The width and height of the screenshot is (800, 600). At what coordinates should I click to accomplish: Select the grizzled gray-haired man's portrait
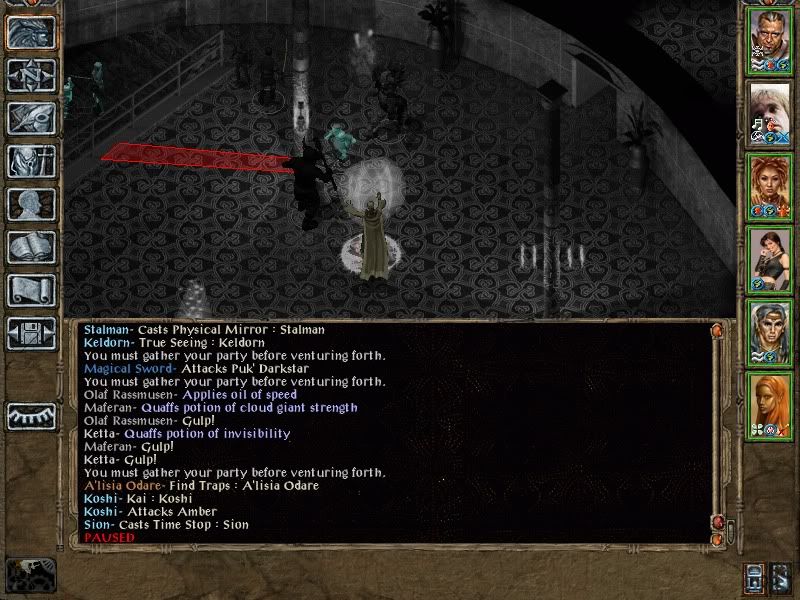click(770, 40)
